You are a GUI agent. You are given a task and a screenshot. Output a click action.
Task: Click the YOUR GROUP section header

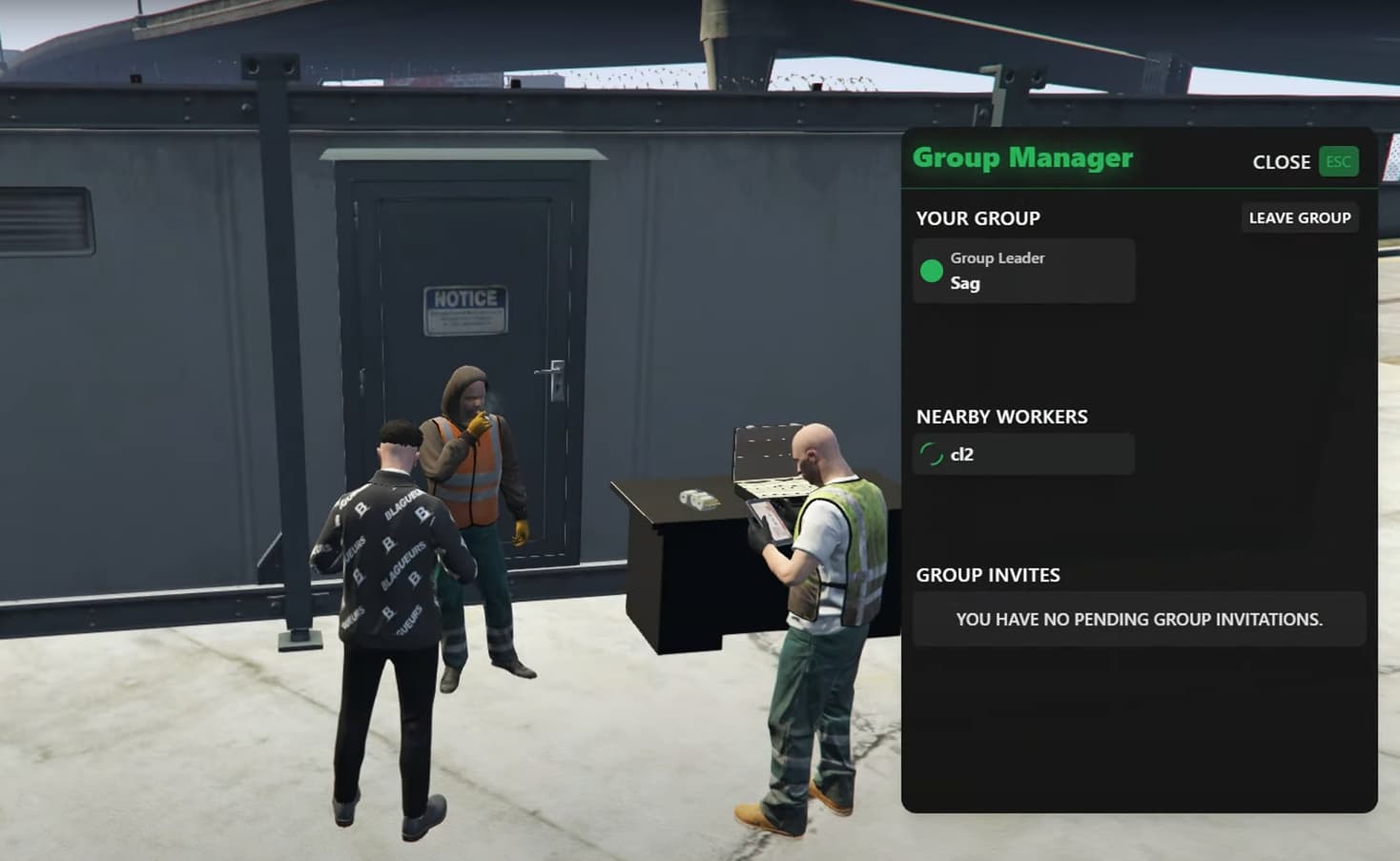[978, 218]
